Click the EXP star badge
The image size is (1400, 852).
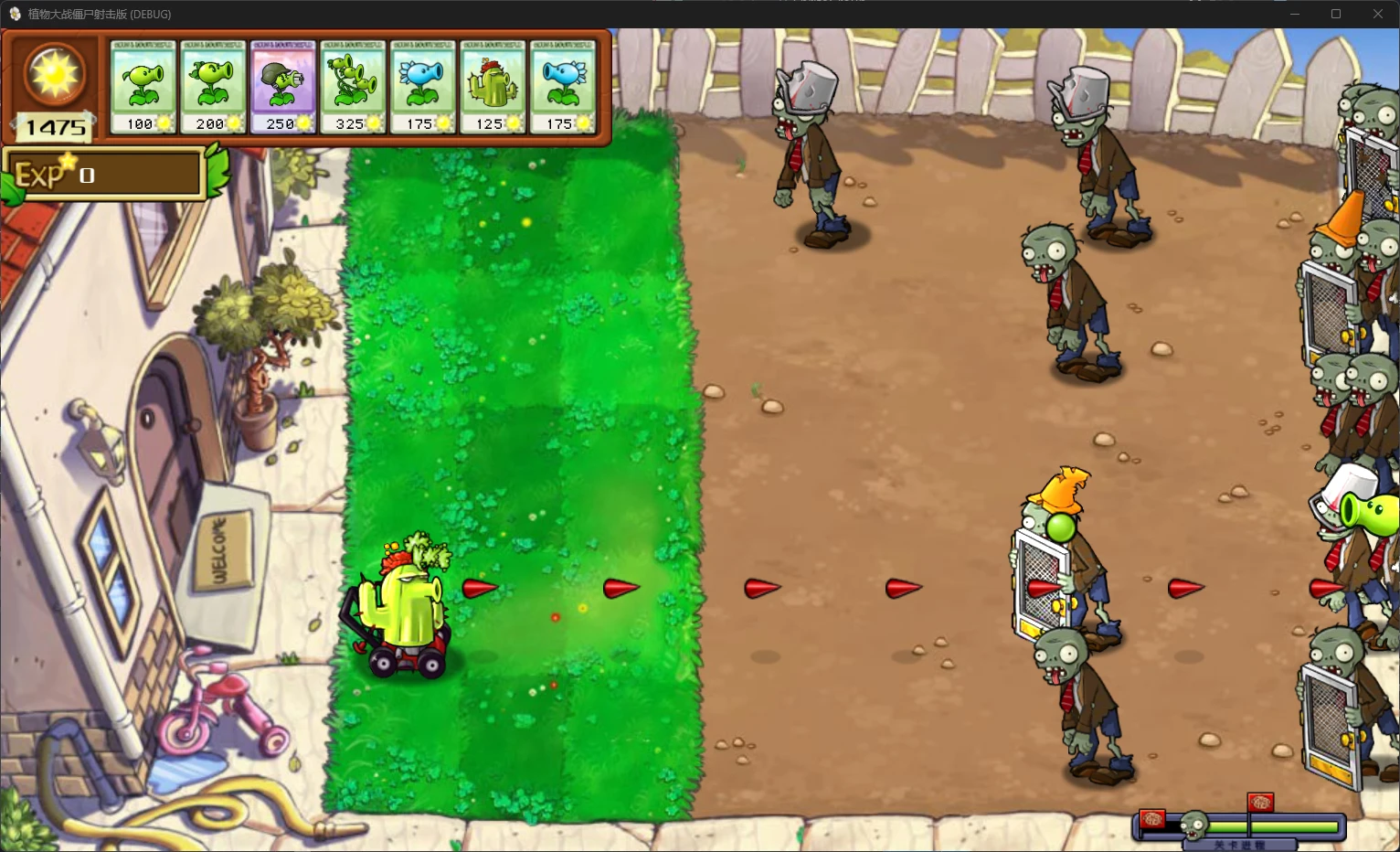[x=68, y=163]
